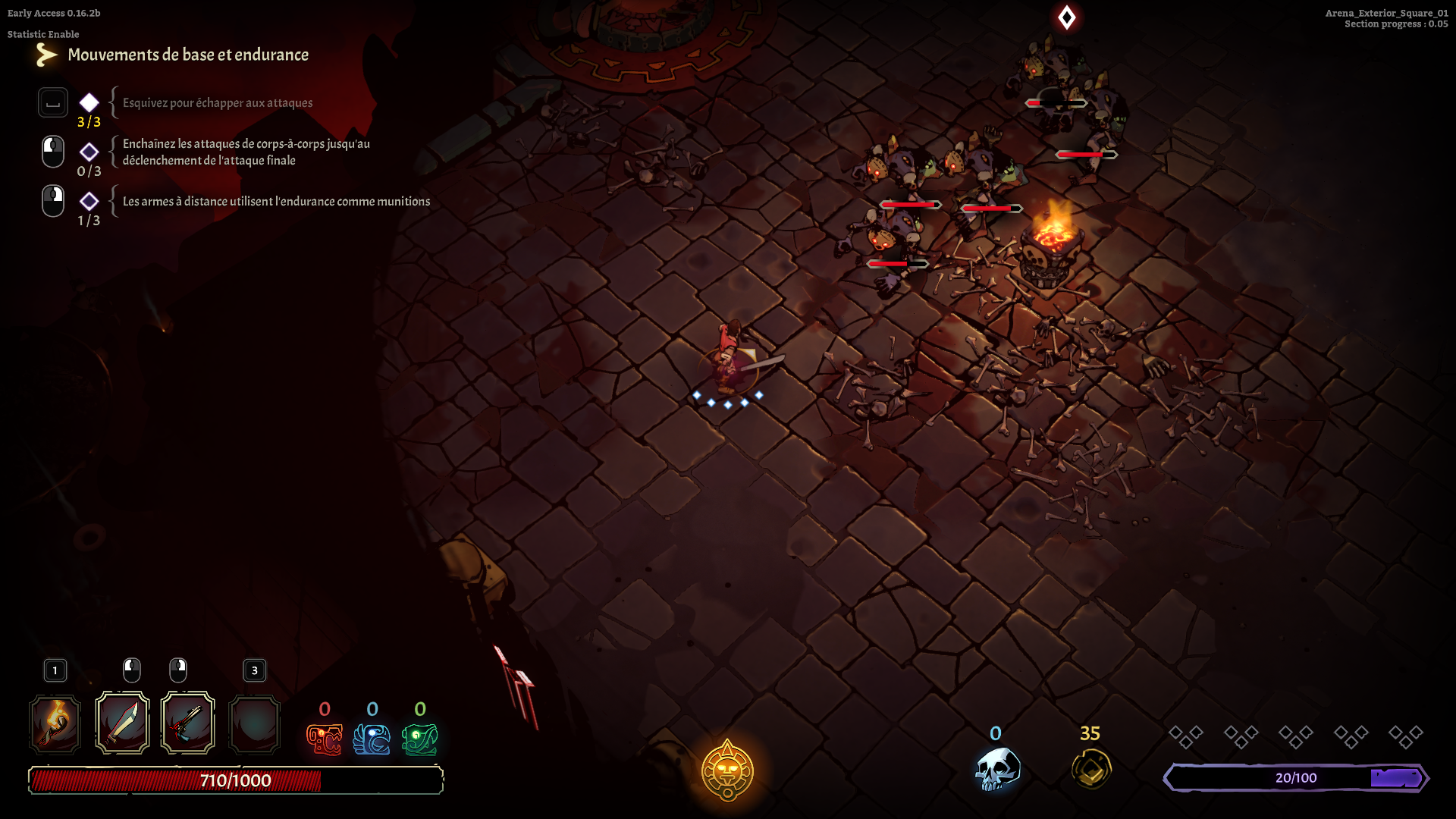The height and width of the screenshot is (819, 1456).
Task: Select the 'Les armes à distance' objective line
Action: [276, 202]
